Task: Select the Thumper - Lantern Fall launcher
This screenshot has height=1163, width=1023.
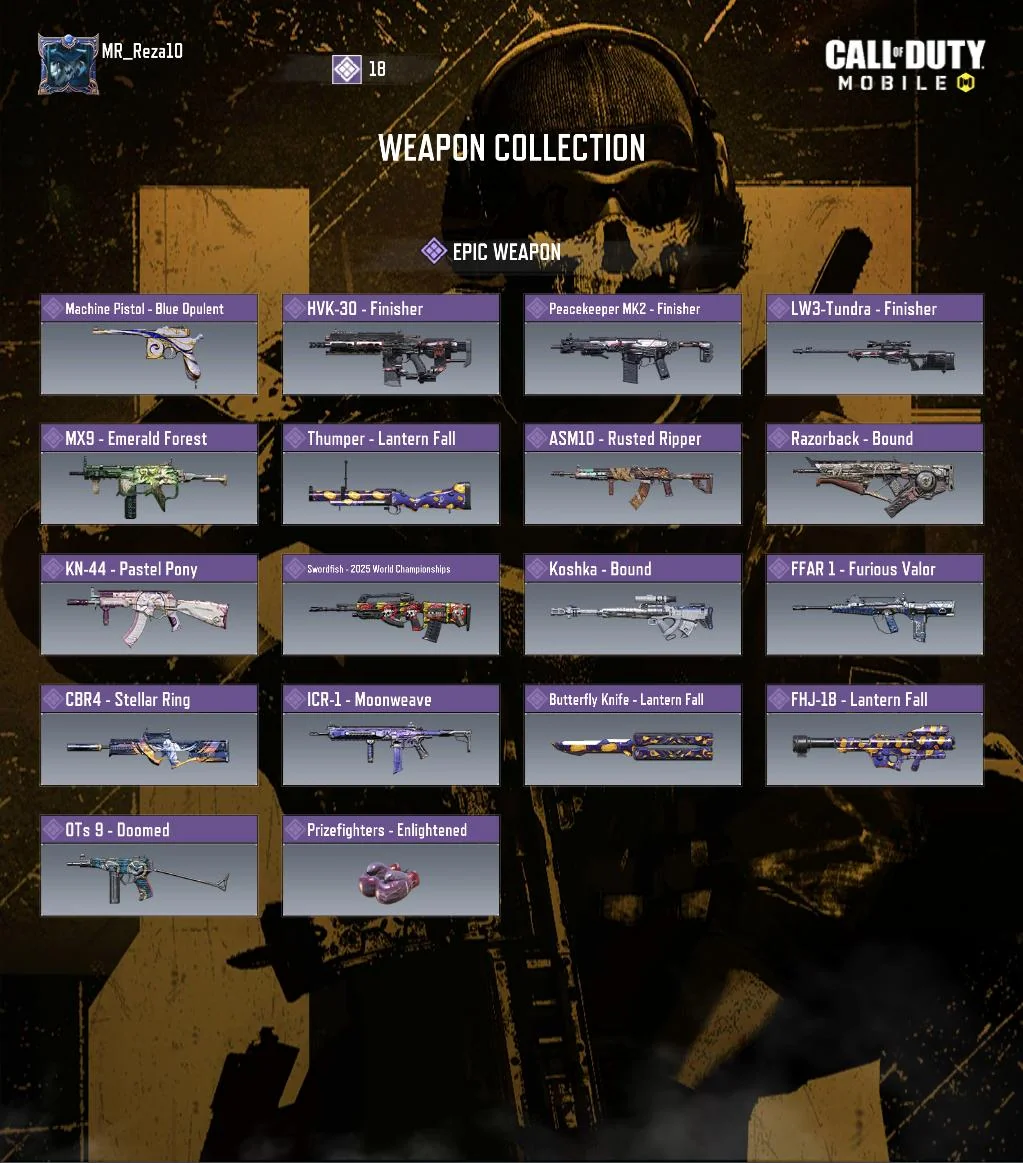Action: coord(391,475)
